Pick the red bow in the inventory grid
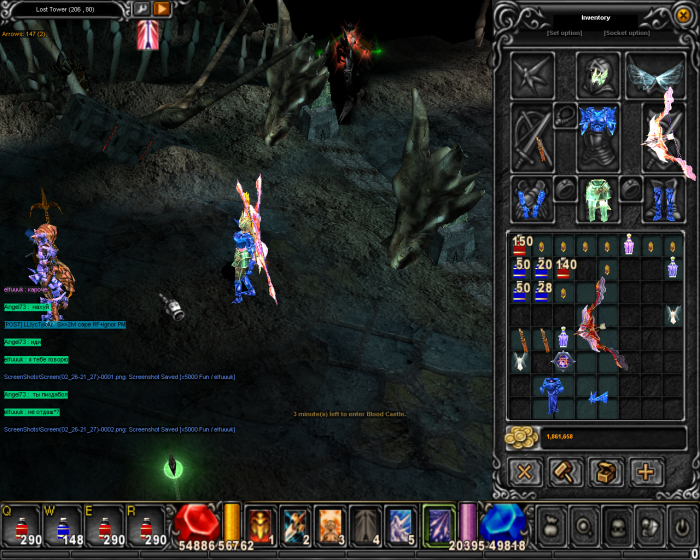 pos(598,325)
